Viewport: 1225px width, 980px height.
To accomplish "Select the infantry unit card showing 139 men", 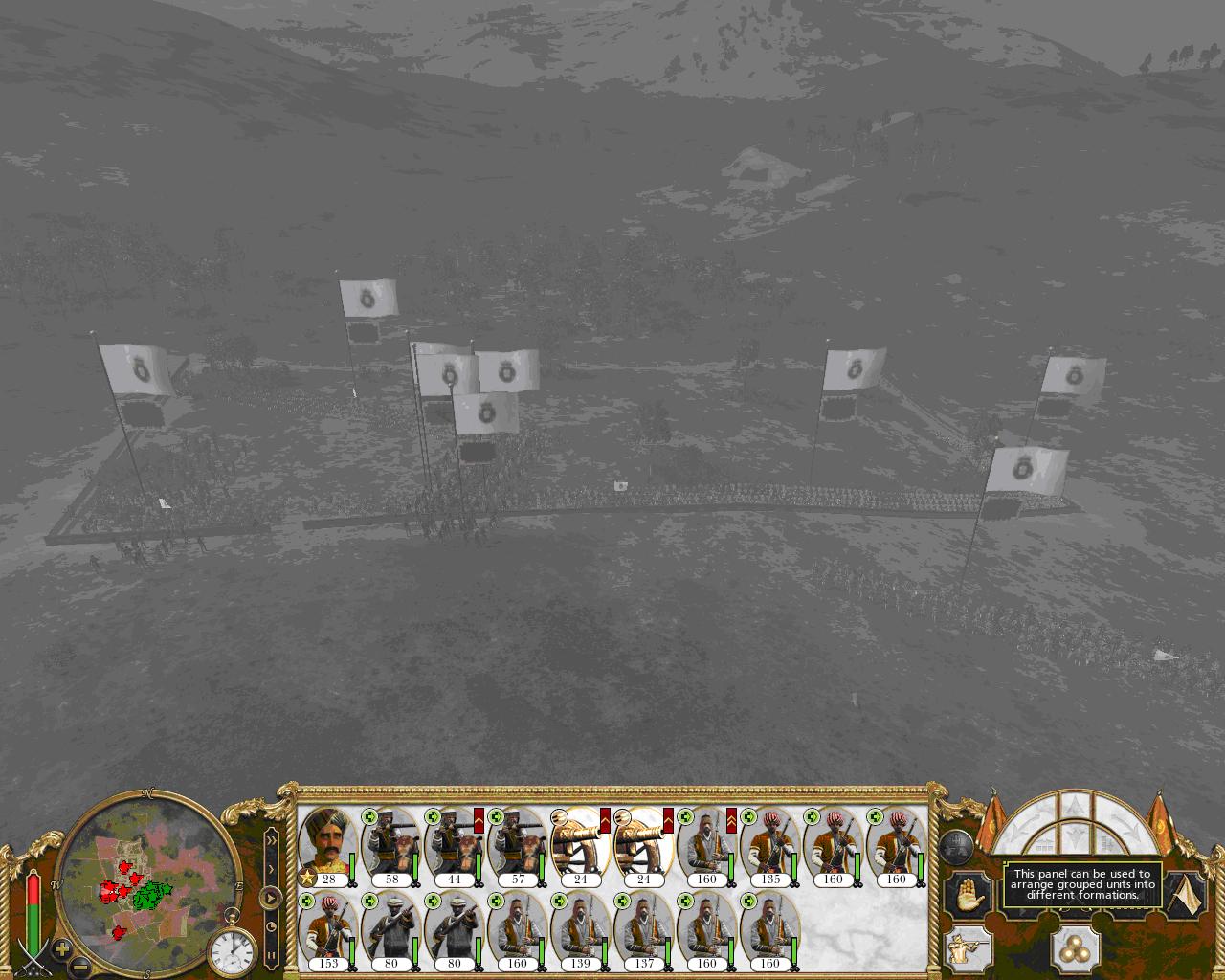I will 581,929.
